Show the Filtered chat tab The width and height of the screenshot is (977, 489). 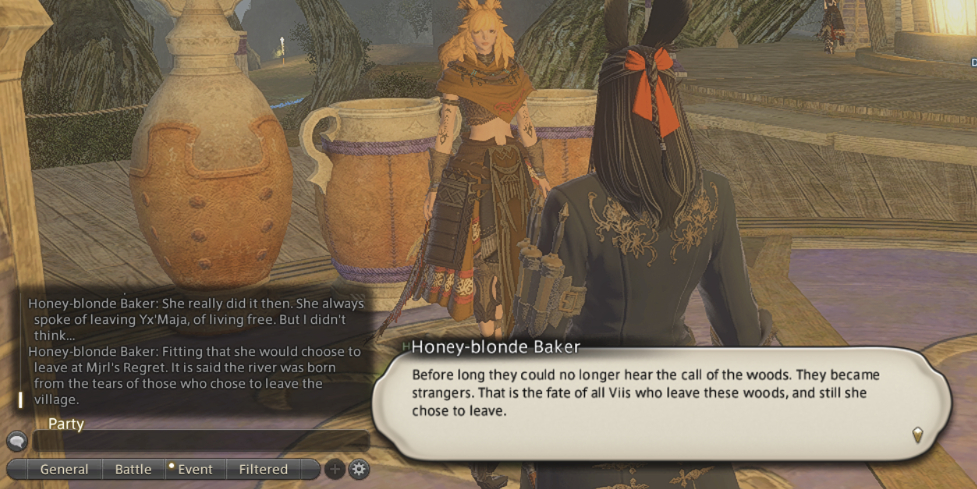point(263,469)
